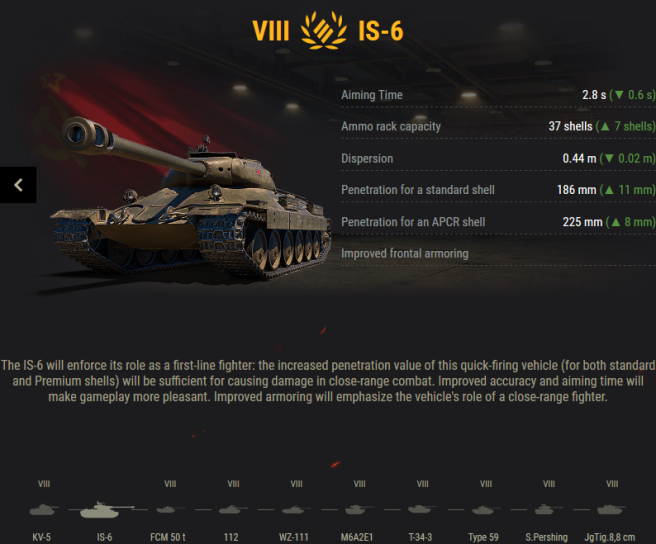Switch to the WZ-111 tank
Screen dimensions: 656x544
(x=296, y=509)
